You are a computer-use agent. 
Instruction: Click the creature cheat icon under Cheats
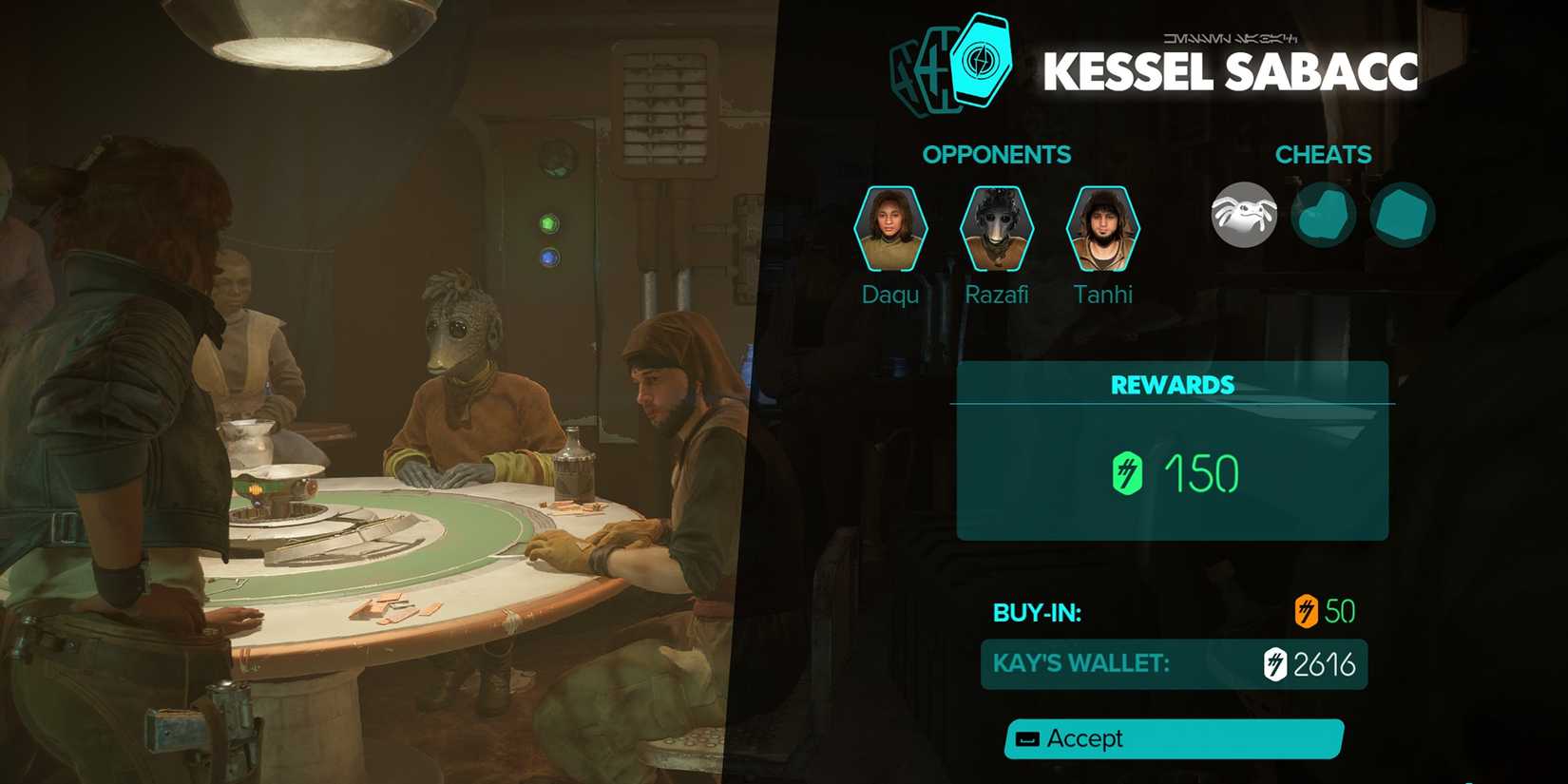(1245, 216)
